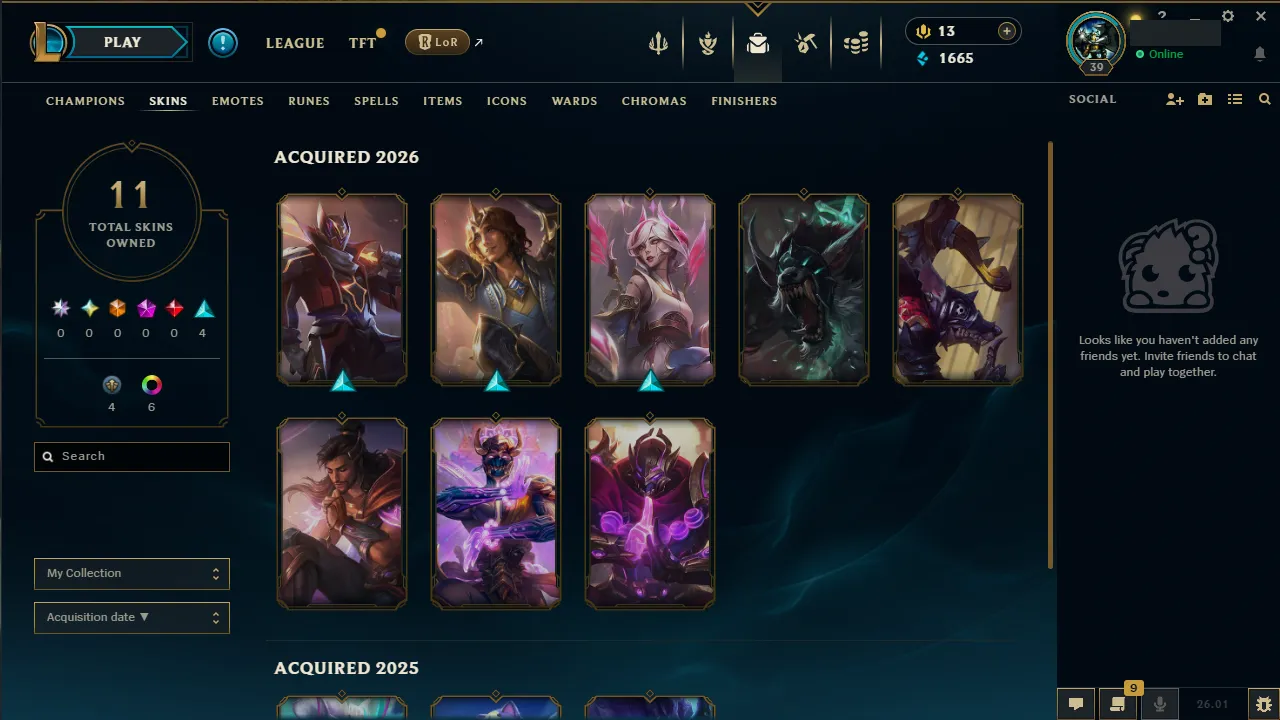Select the legacy skins shield icon filter
This screenshot has height=720, width=1280.
[x=111, y=385]
